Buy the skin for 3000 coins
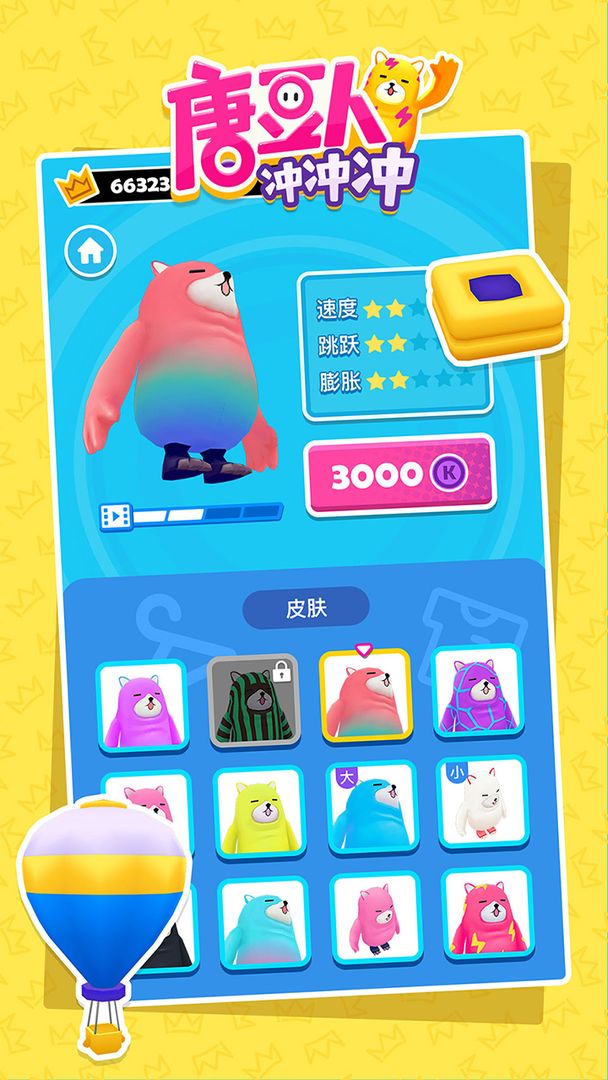The image size is (608, 1080). [398, 476]
